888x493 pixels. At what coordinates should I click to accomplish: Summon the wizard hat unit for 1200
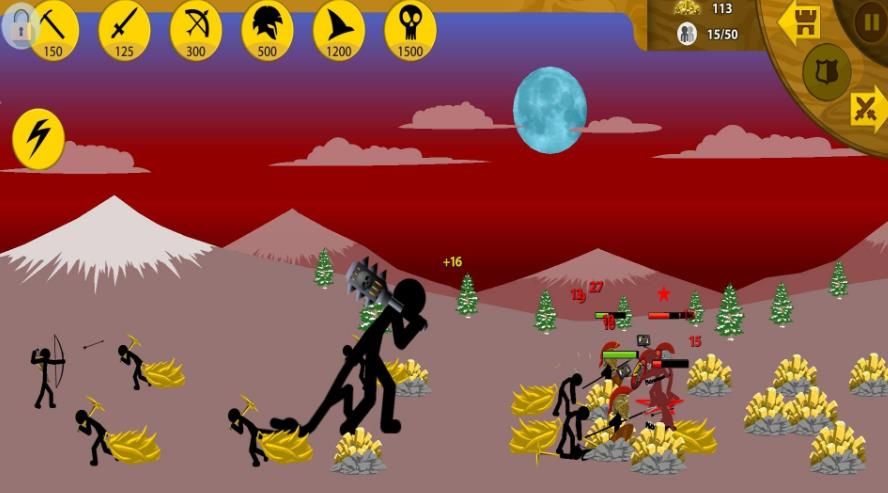pos(339,29)
